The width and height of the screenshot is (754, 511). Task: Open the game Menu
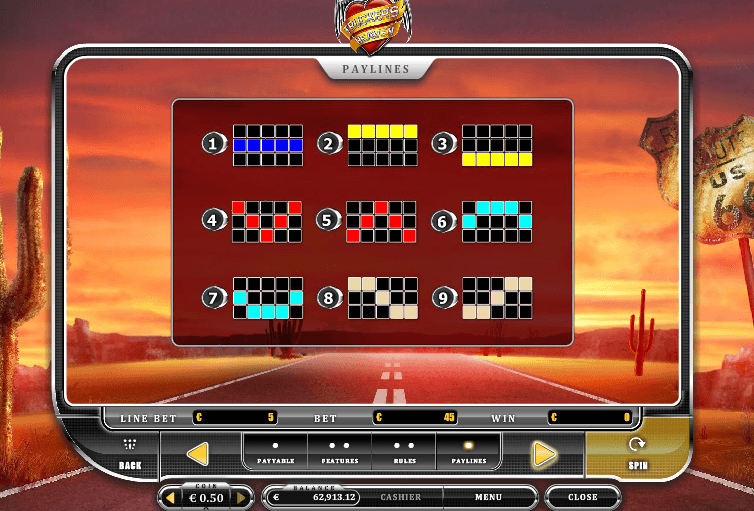(488, 497)
